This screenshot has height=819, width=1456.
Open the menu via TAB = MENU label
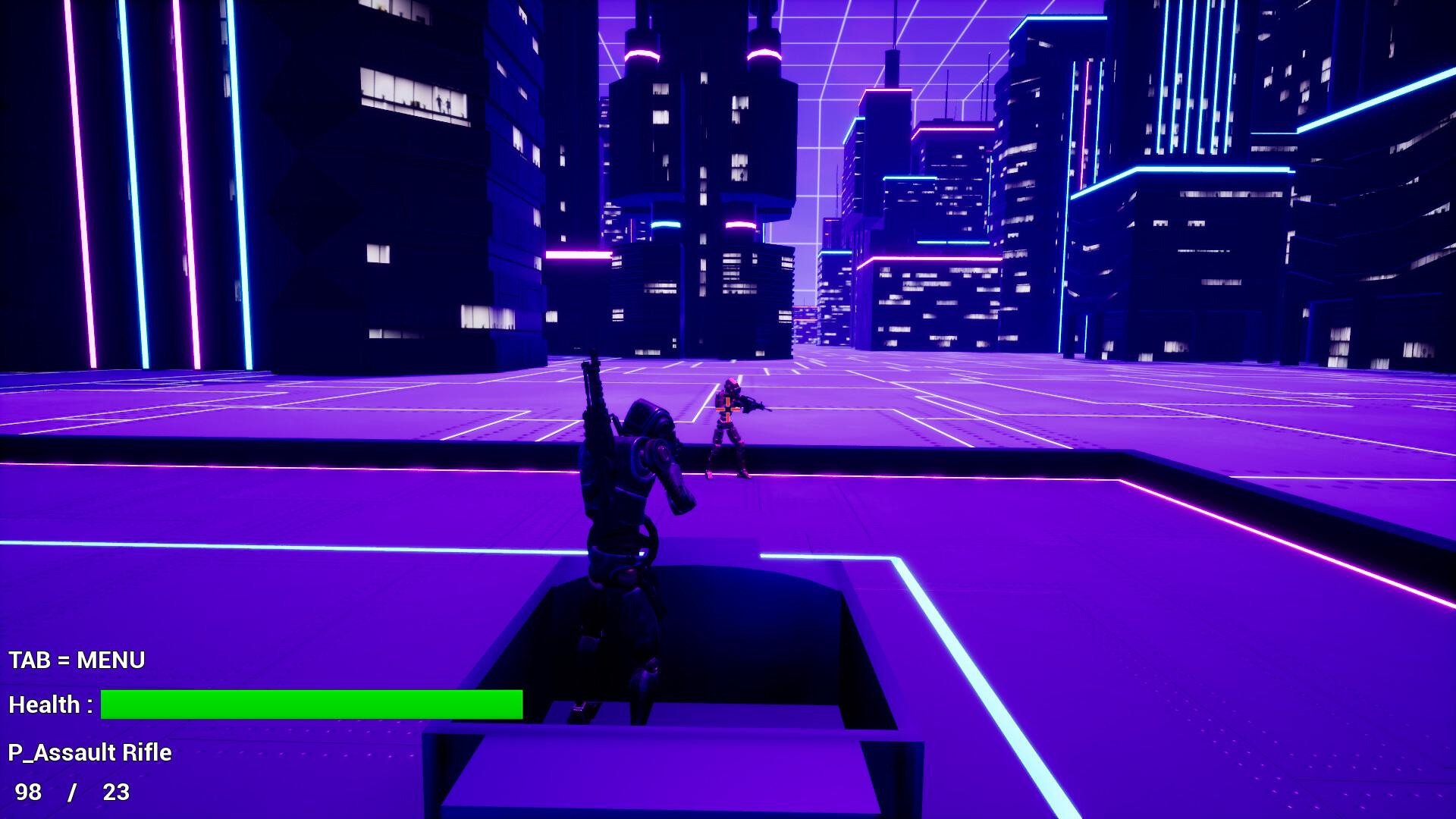pyautogui.click(x=76, y=660)
